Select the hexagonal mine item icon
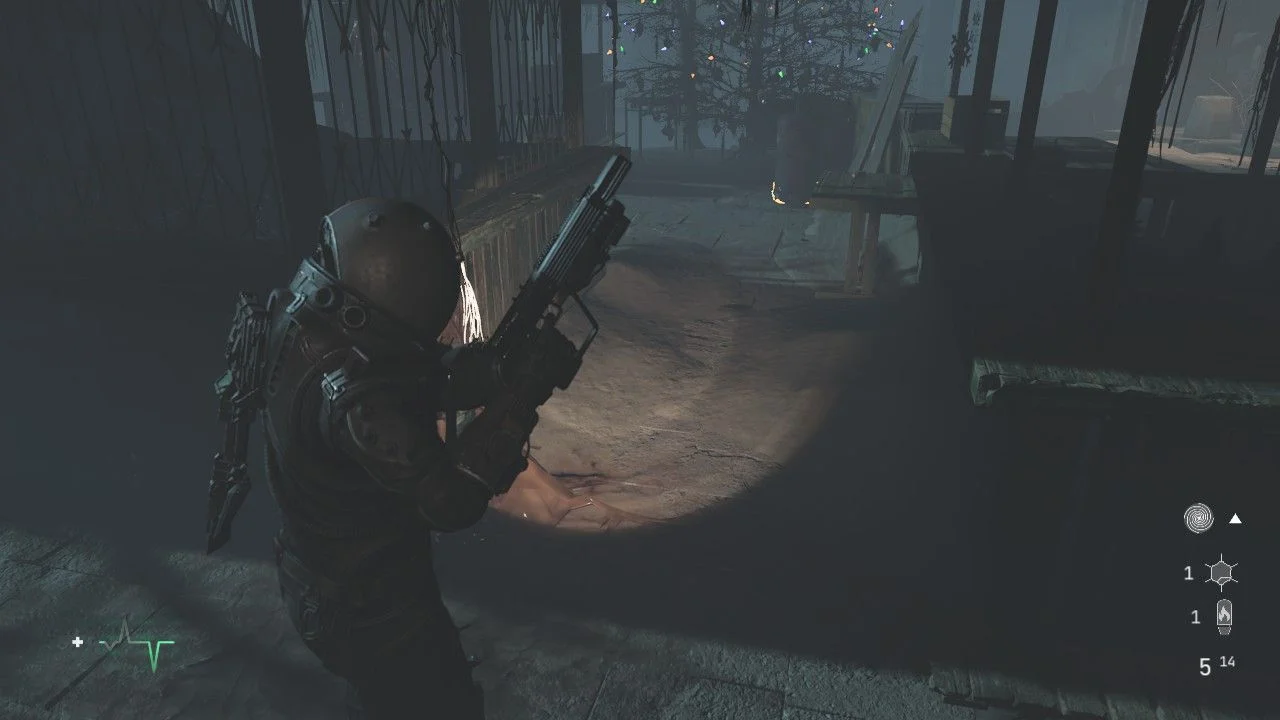 [x=1221, y=573]
